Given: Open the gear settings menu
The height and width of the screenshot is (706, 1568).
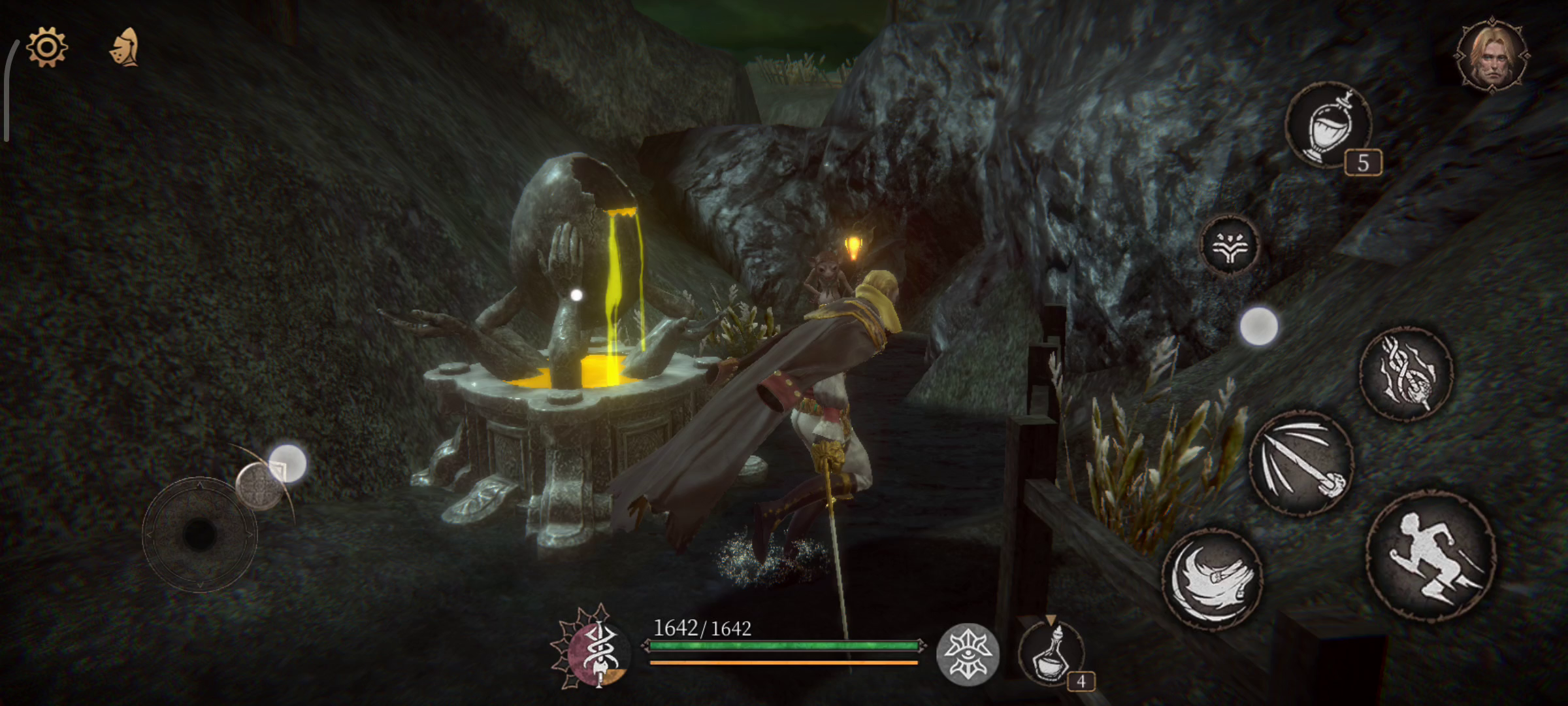Looking at the screenshot, I should pyautogui.click(x=46, y=47).
